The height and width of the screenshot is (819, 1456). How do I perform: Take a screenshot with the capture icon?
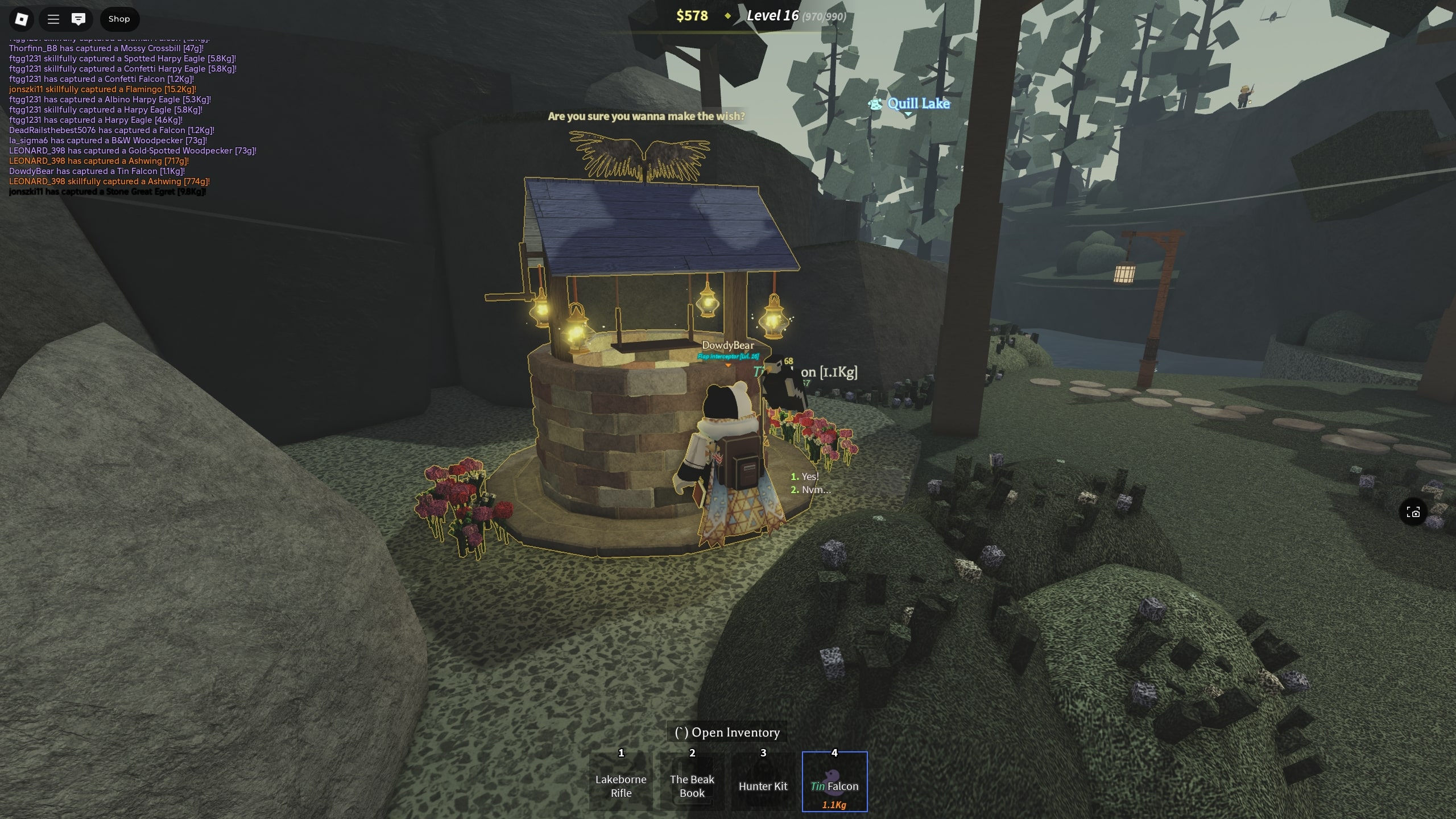coord(1413,513)
